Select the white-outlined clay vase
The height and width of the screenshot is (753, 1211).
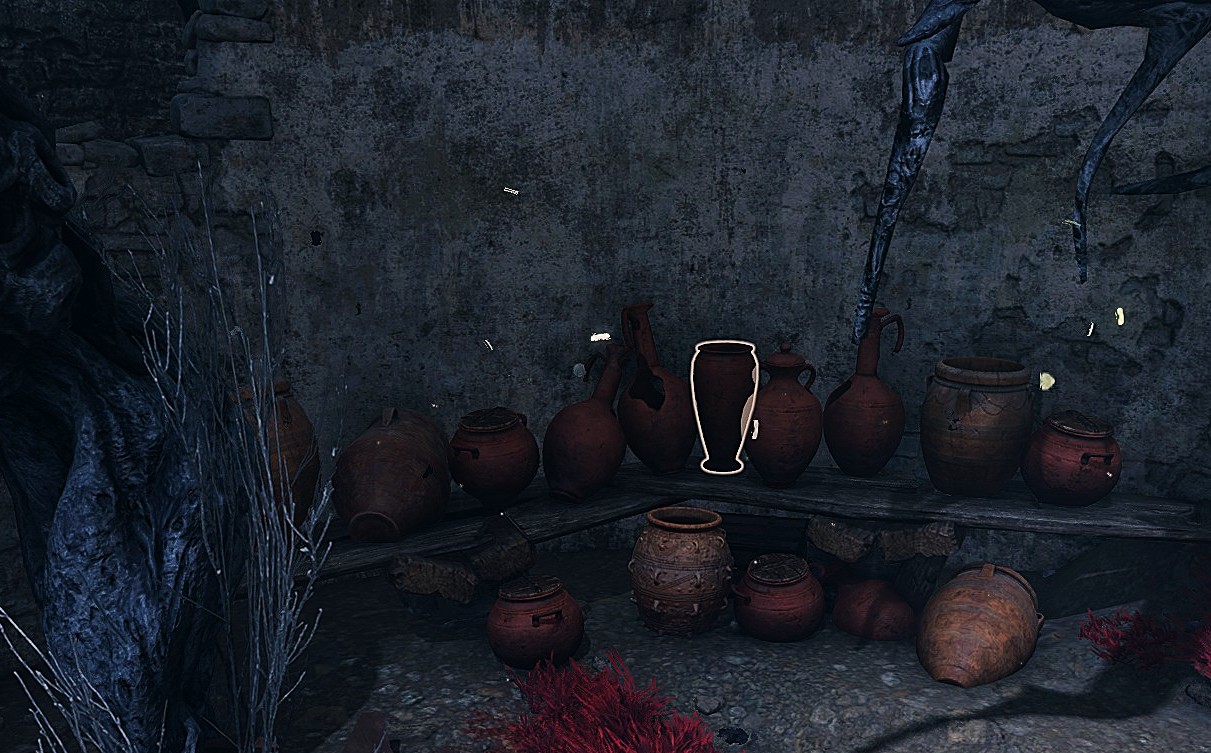tap(721, 403)
